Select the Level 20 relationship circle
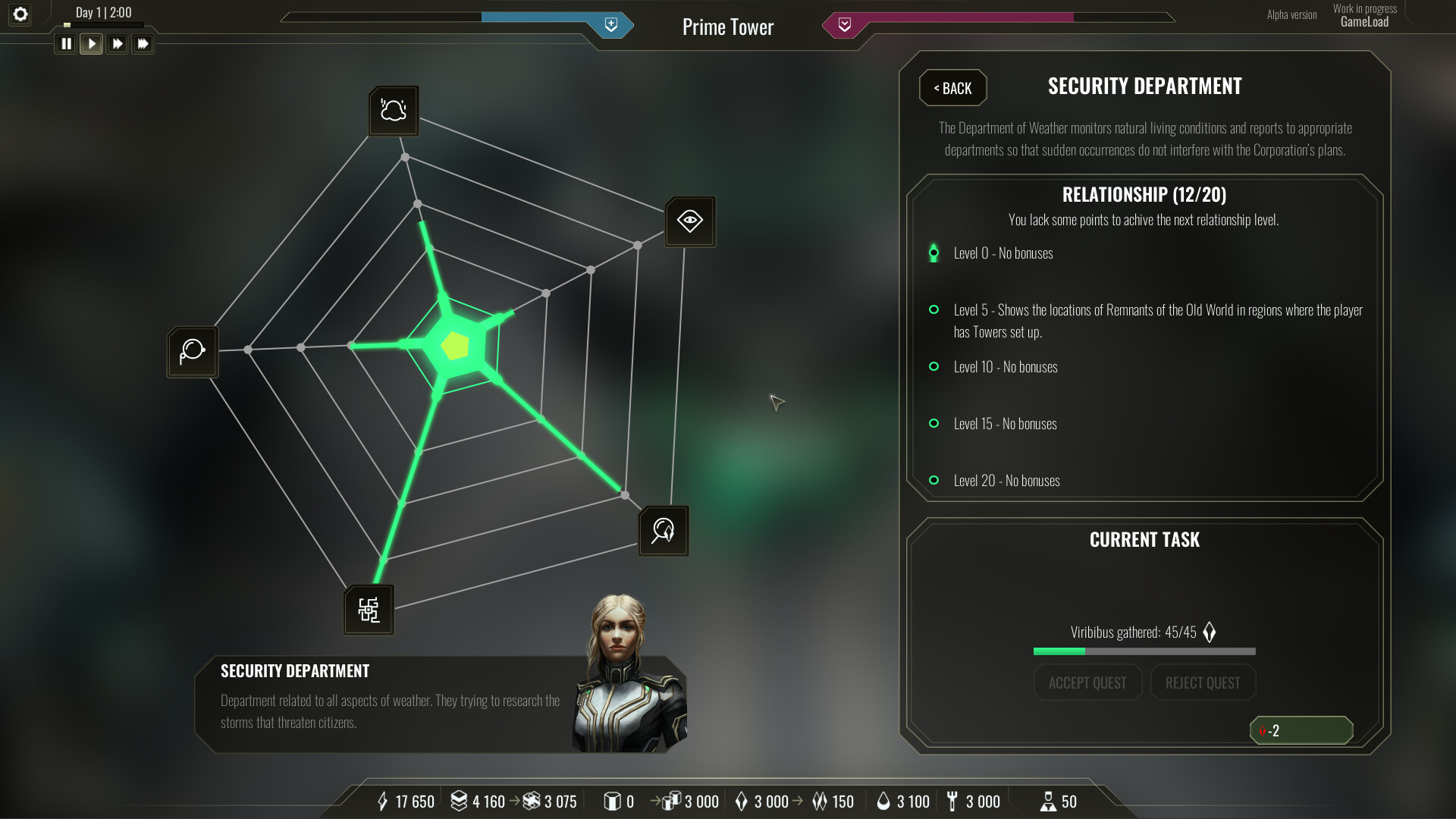This screenshot has width=1456, height=819. 934,480
